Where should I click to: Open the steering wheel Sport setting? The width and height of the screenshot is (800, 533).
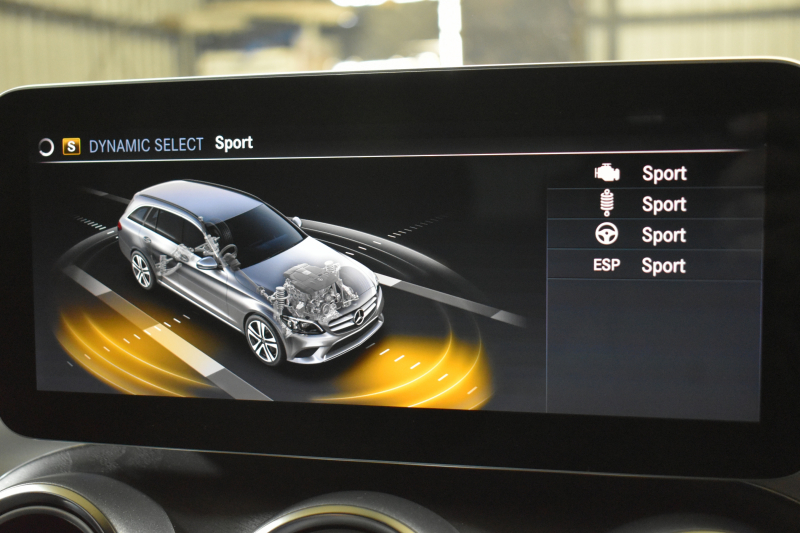[x=653, y=235]
